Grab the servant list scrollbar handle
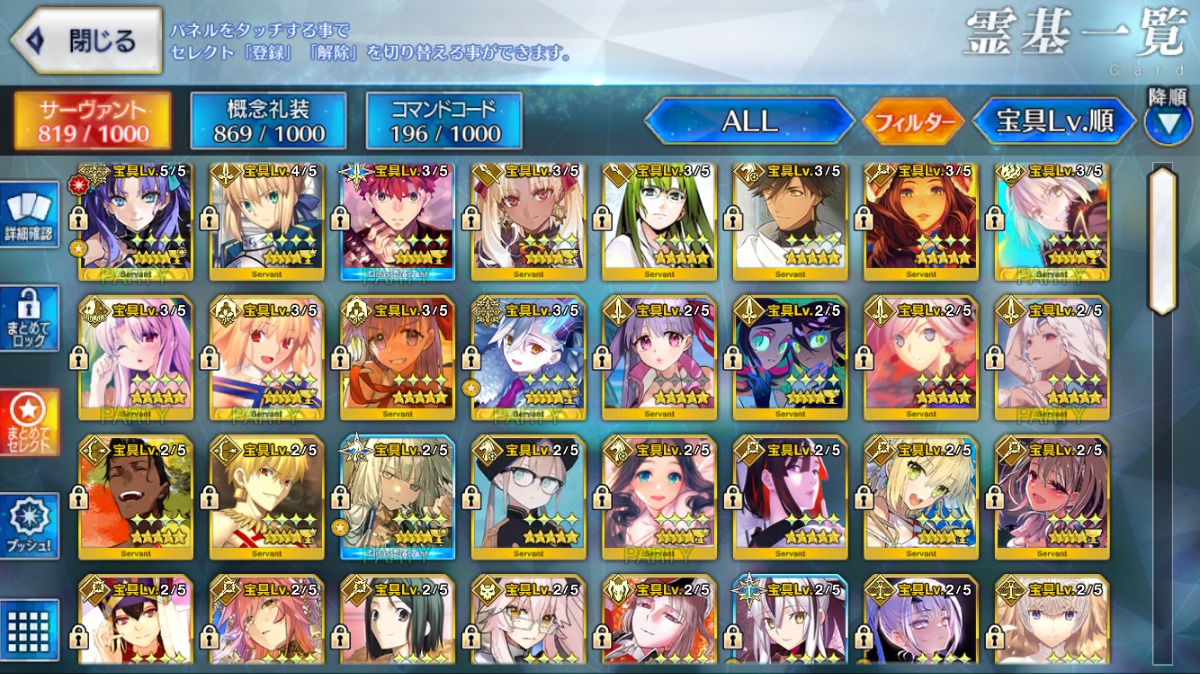This screenshot has width=1200, height=674. point(1163,240)
